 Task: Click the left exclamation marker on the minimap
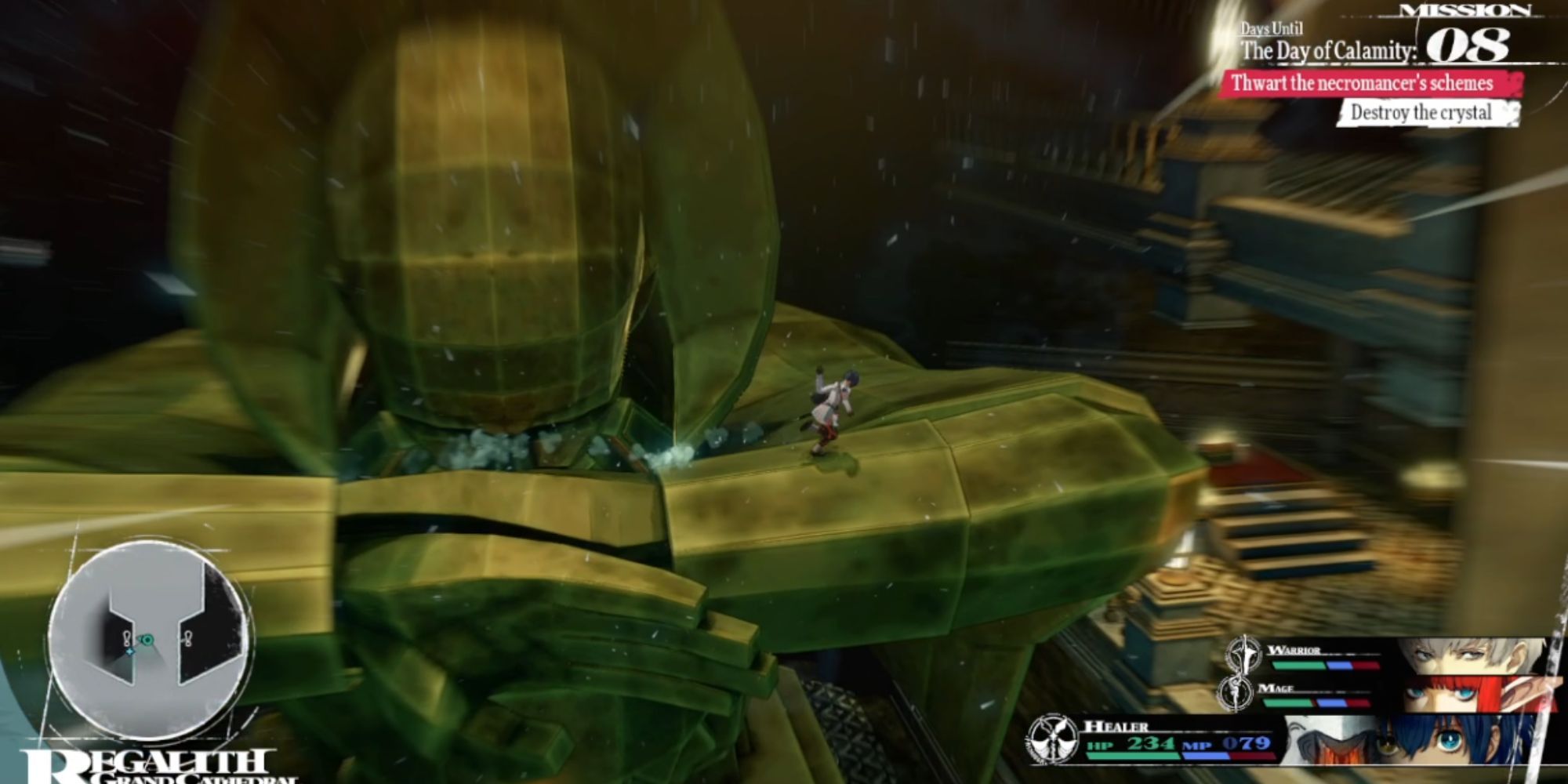(x=127, y=638)
